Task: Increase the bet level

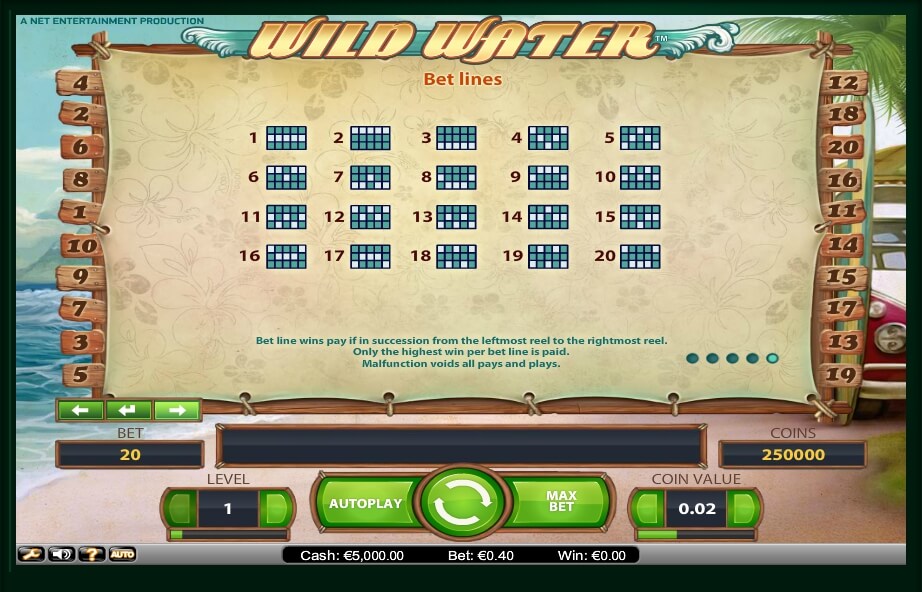Action: (274, 508)
